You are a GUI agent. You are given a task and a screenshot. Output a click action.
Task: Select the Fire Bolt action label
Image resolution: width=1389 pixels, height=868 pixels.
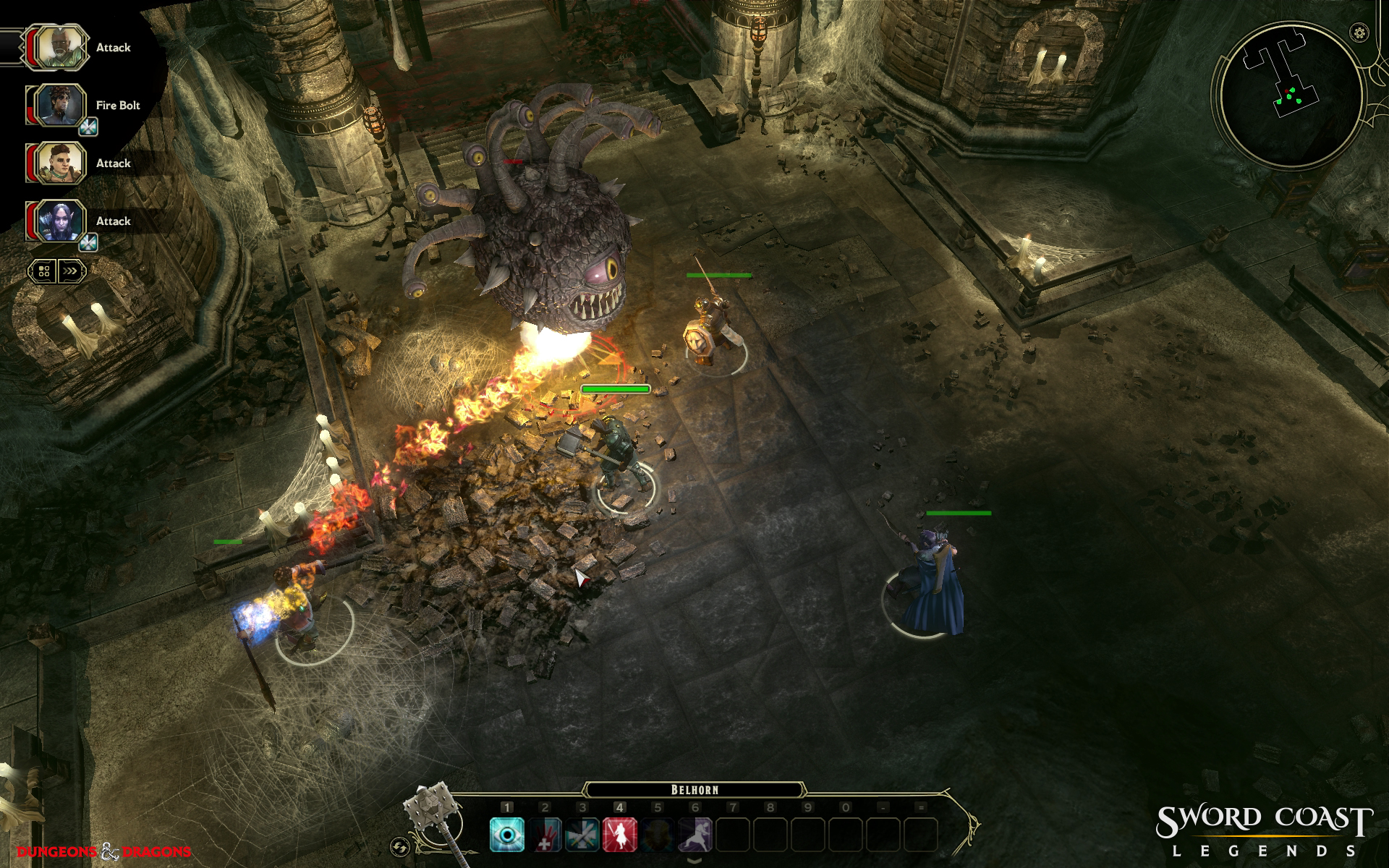(118, 106)
